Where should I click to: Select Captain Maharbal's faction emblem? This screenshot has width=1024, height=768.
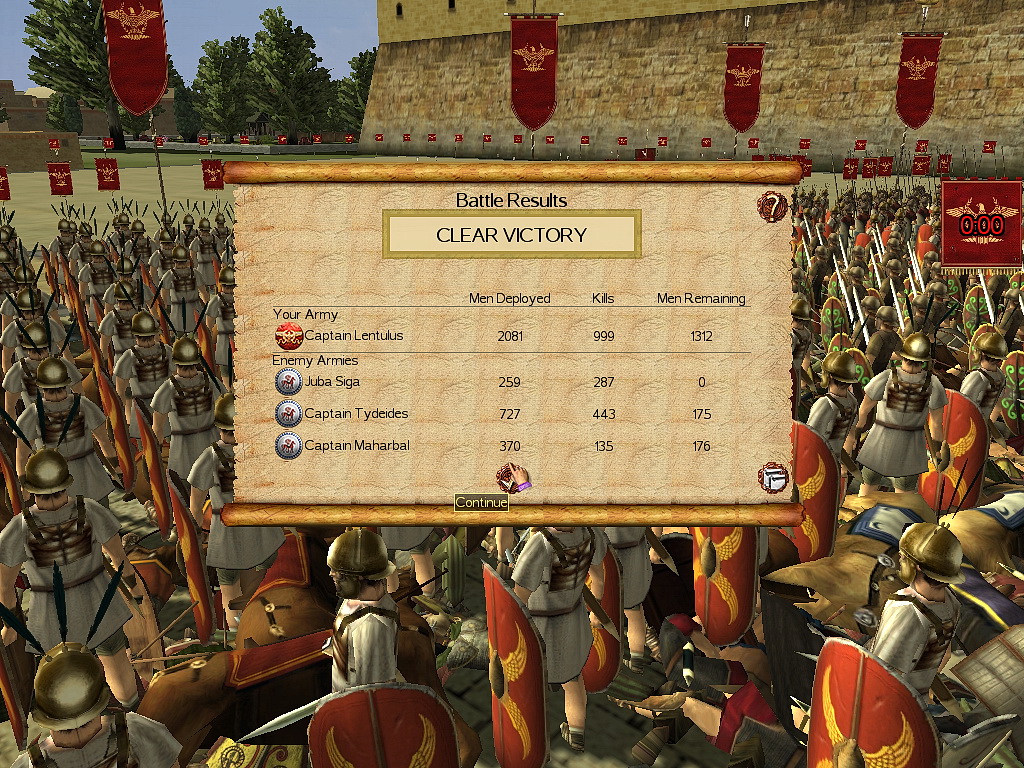pos(289,446)
